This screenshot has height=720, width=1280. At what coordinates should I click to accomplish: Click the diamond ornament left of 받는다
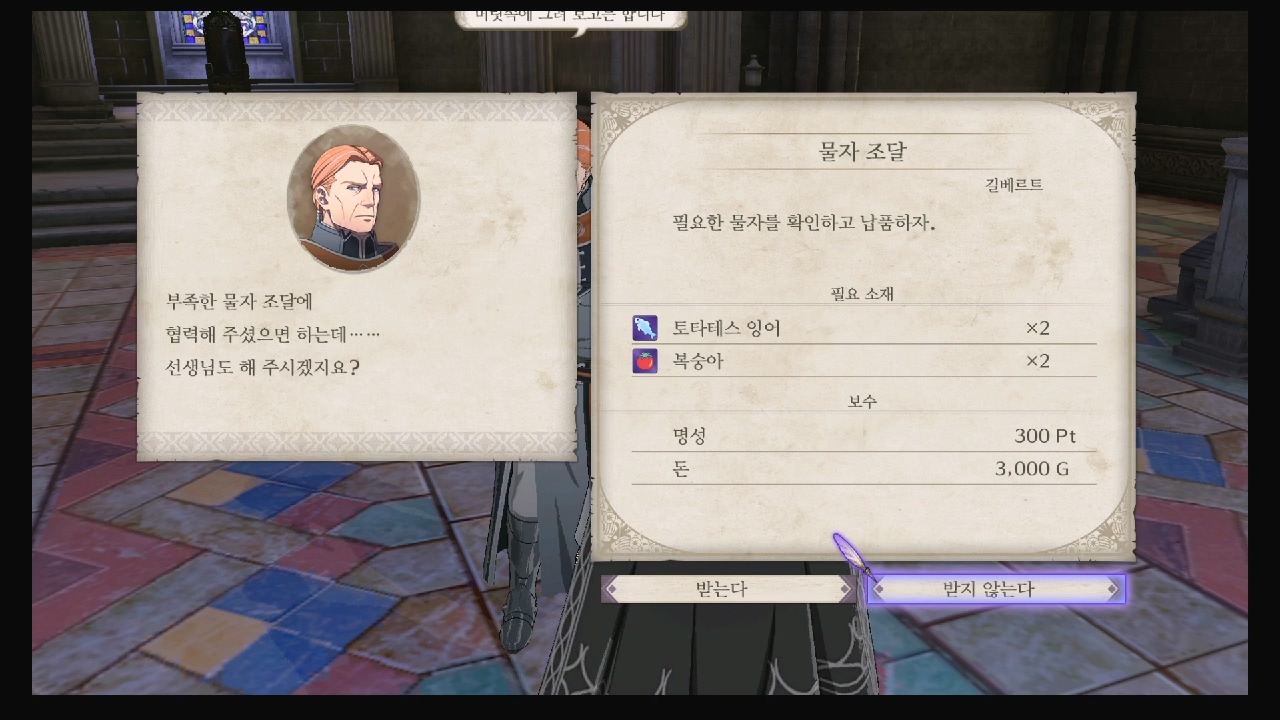click(x=613, y=589)
